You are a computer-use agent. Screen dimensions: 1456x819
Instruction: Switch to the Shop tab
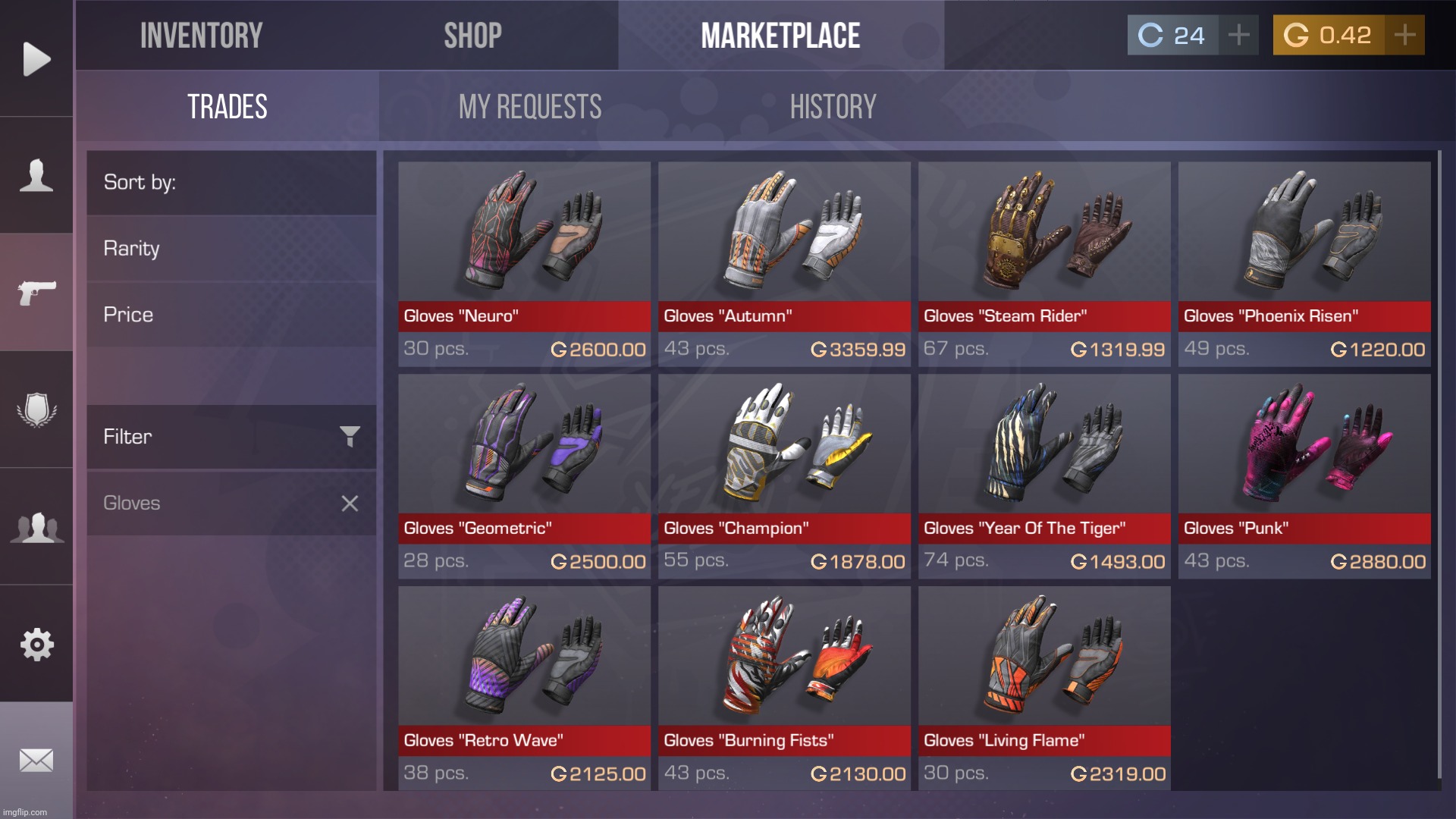tap(473, 35)
